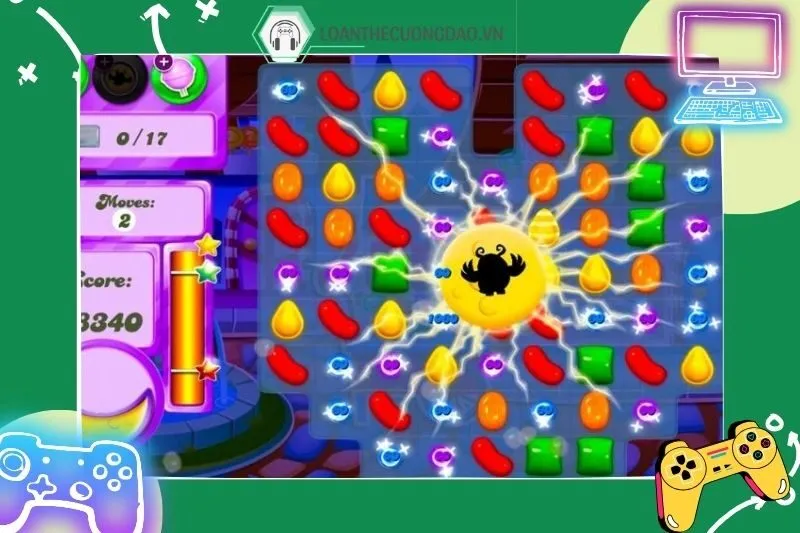
Task: Open the LOANTHECUONGDAO.VN site logo
Action: (x=281, y=33)
